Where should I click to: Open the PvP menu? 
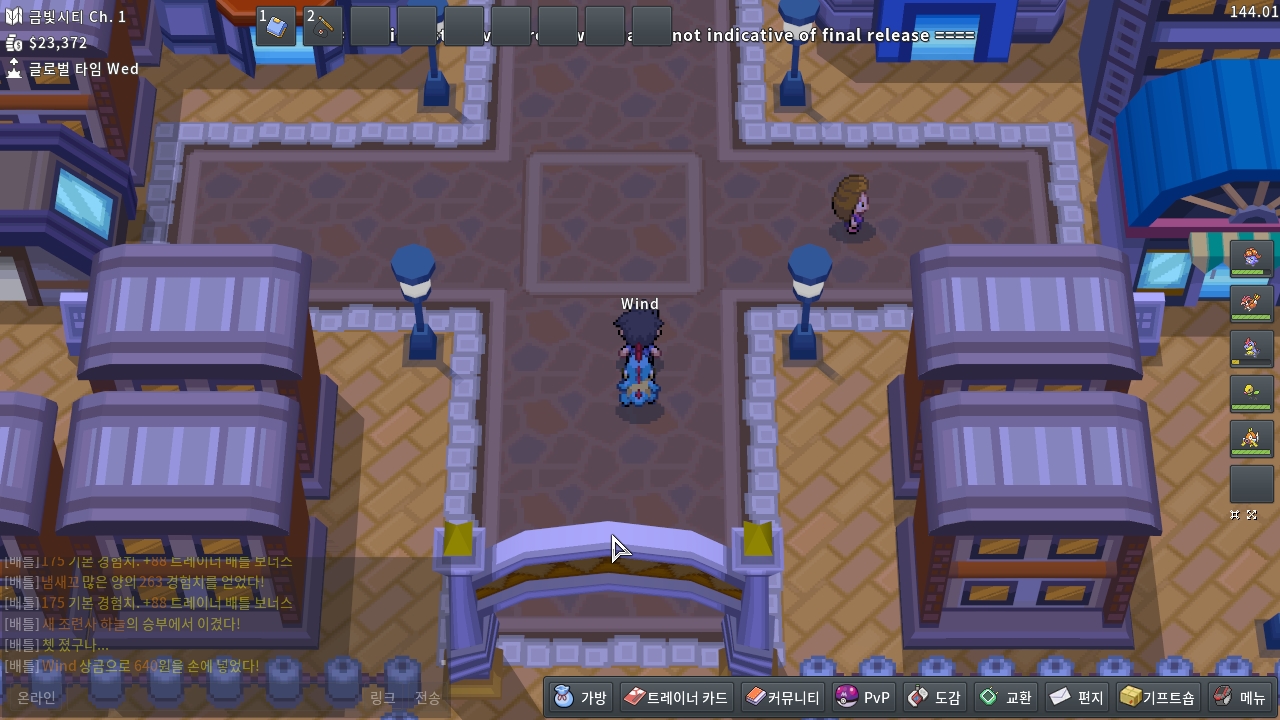(x=863, y=697)
